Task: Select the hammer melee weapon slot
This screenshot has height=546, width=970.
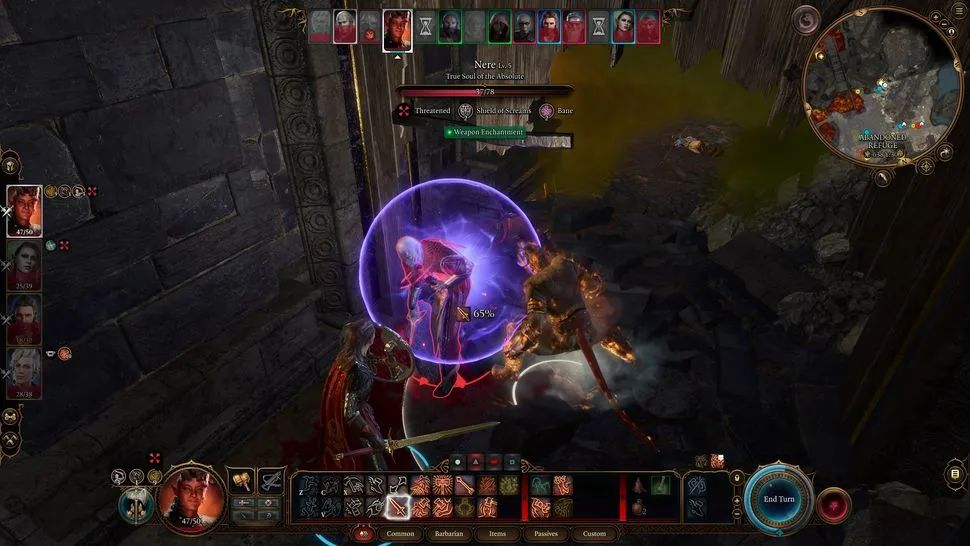Action: (241, 482)
